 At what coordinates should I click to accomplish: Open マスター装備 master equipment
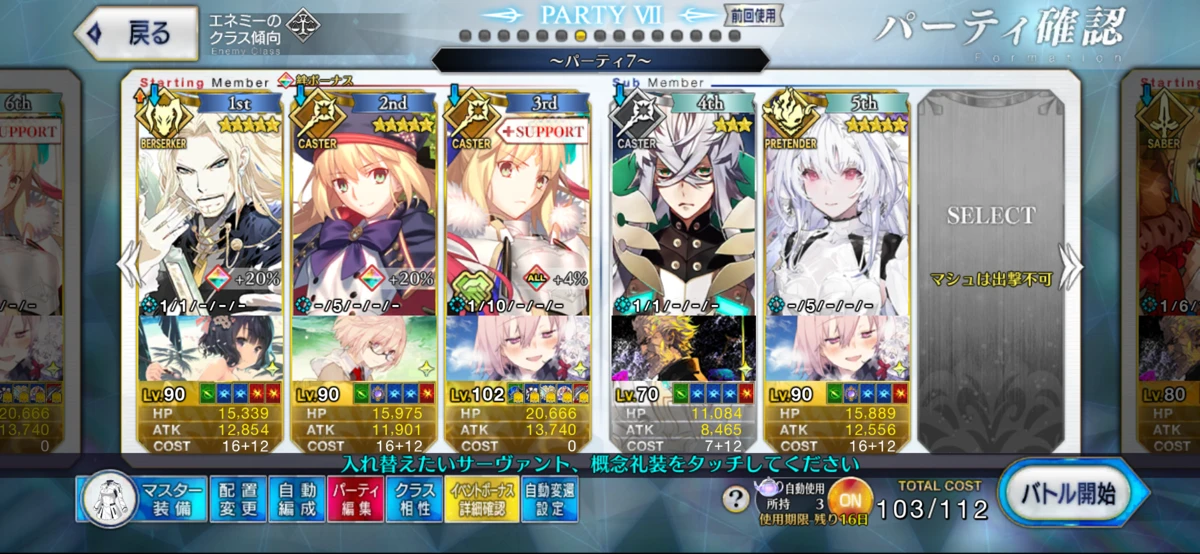tap(142, 498)
